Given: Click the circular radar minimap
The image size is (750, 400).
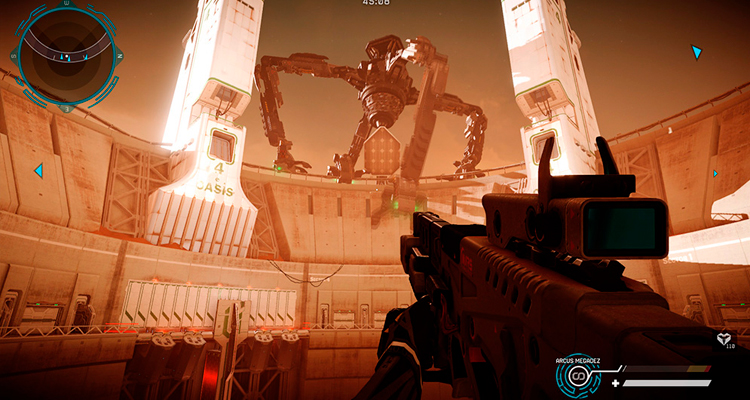Looking at the screenshot, I should (x=63, y=55).
